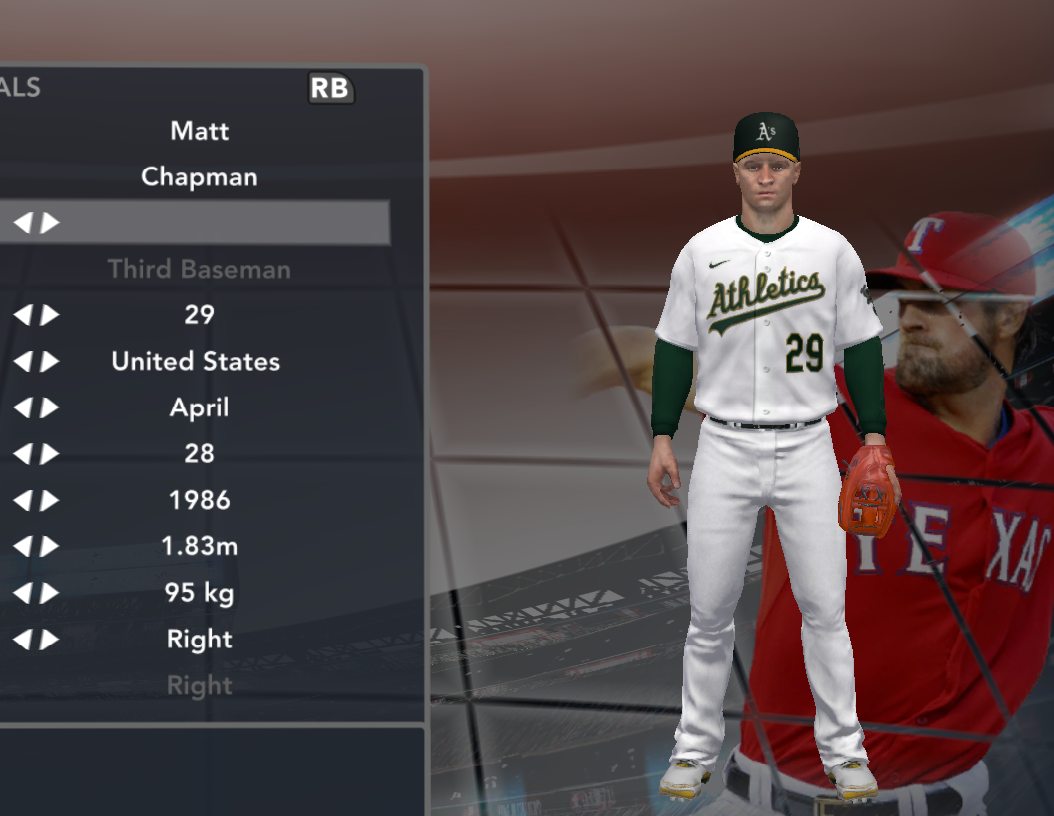The height and width of the screenshot is (816, 1054).
Task: Switch to next country after United States
Action: point(50,361)
